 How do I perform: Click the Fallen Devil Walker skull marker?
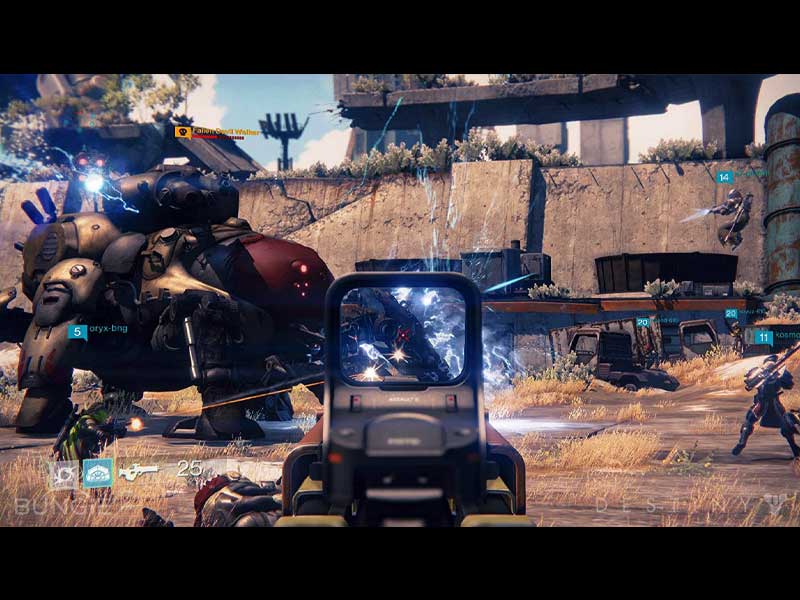(x=183, y=132)
